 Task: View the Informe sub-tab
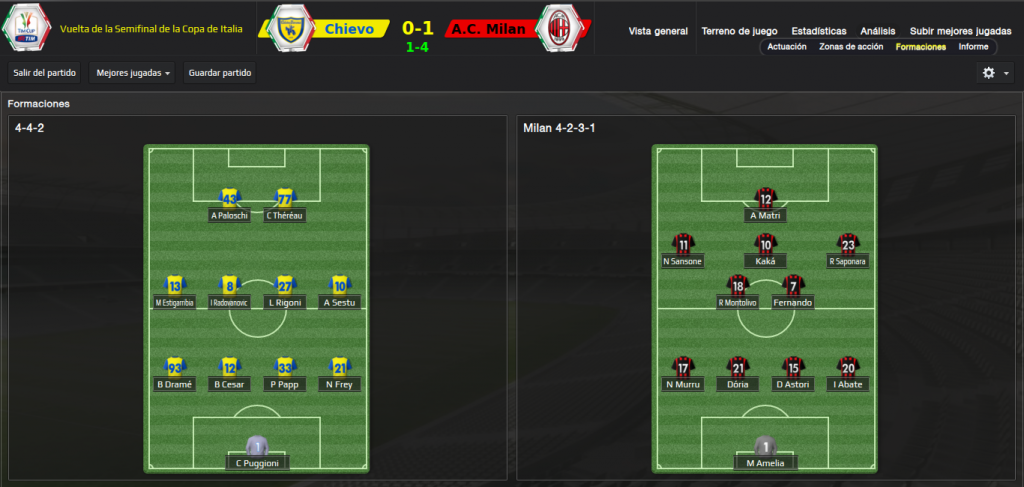pyautogui.click(x=973, y=47)
